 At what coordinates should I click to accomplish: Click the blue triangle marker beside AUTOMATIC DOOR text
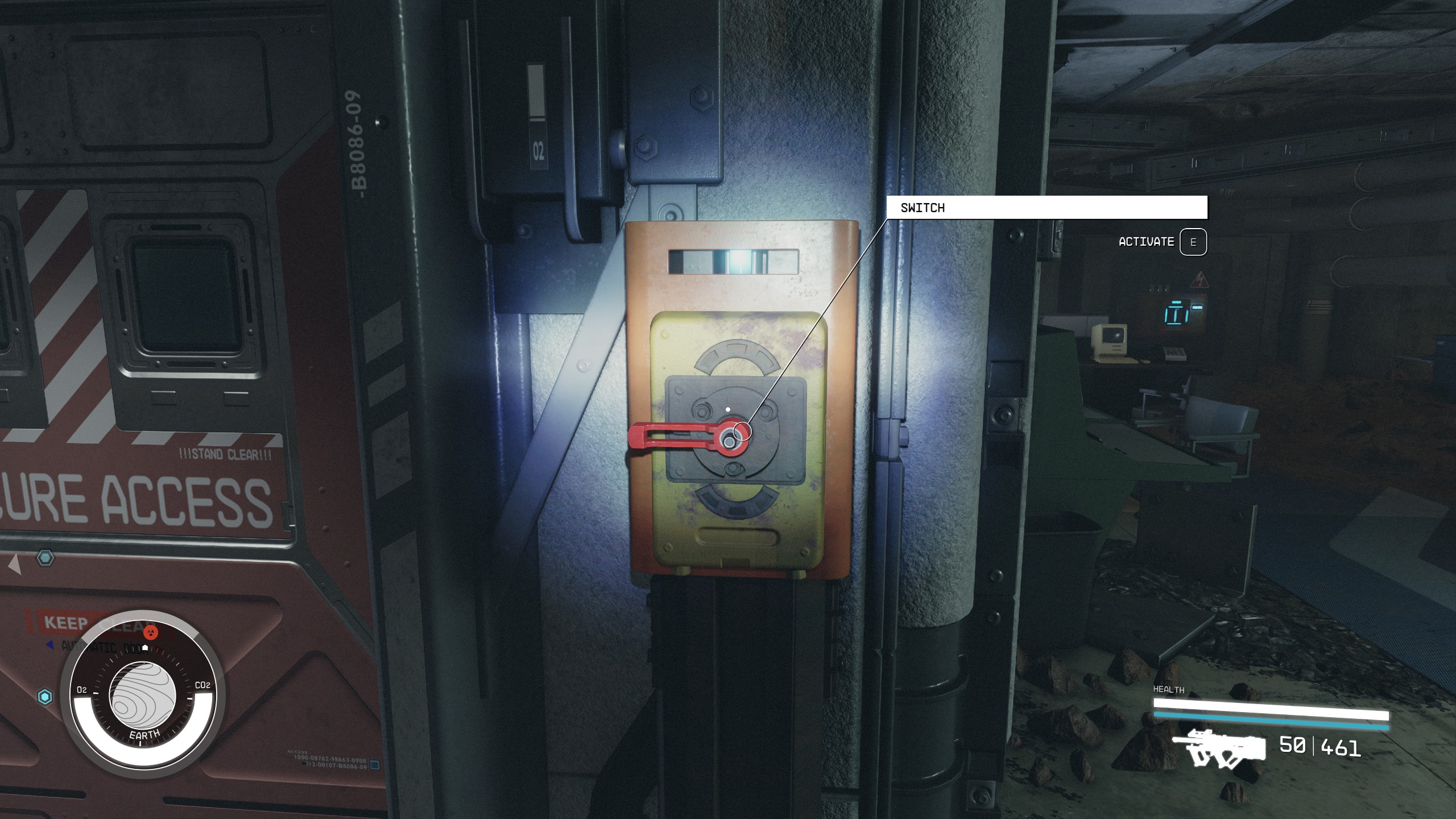point(49,646)
